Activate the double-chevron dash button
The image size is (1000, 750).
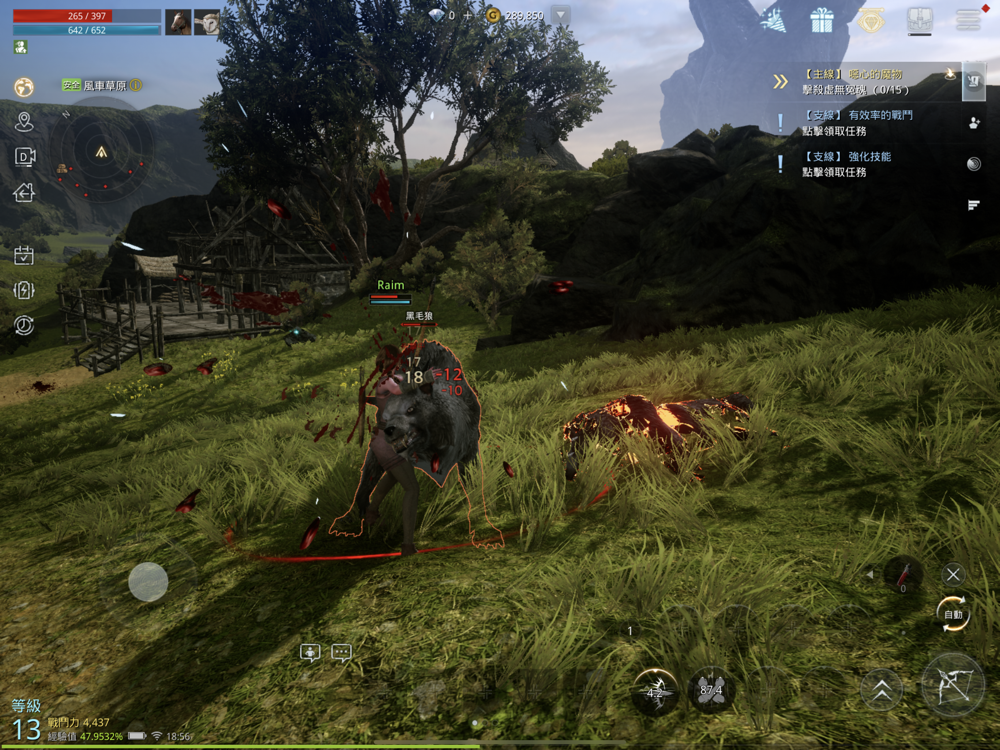[x=882, y=689]
